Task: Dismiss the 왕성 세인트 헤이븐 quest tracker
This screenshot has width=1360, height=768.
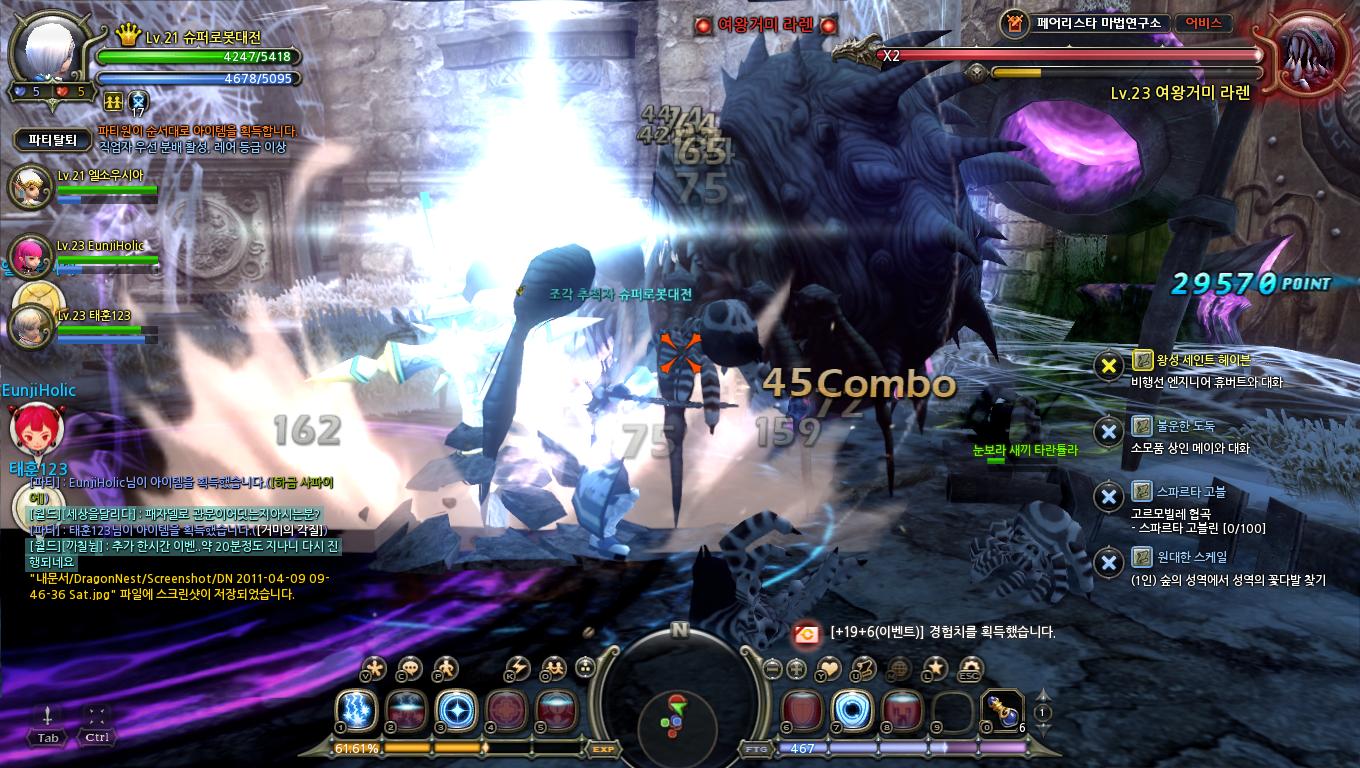Action: [x=1108, y=366]
